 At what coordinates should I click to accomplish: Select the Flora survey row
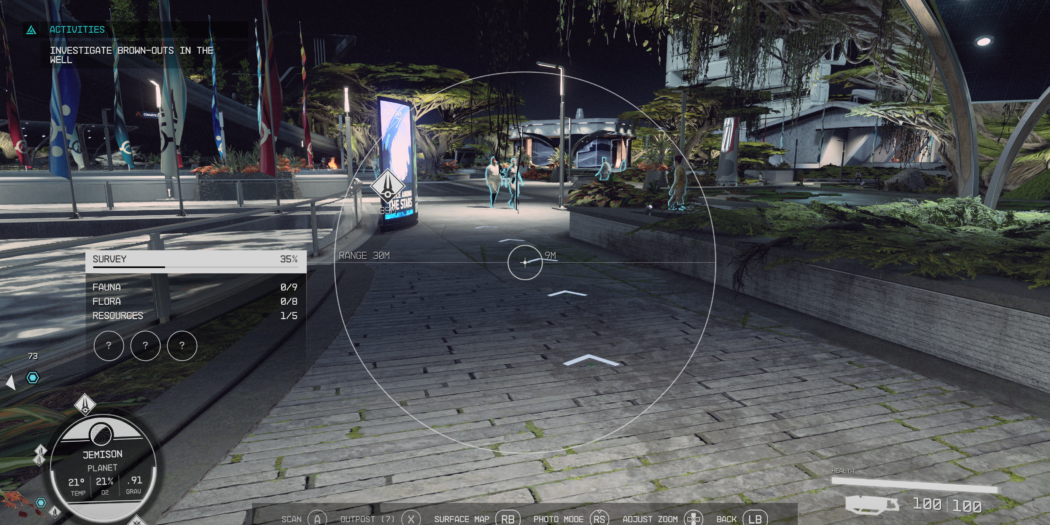[195, 301]
